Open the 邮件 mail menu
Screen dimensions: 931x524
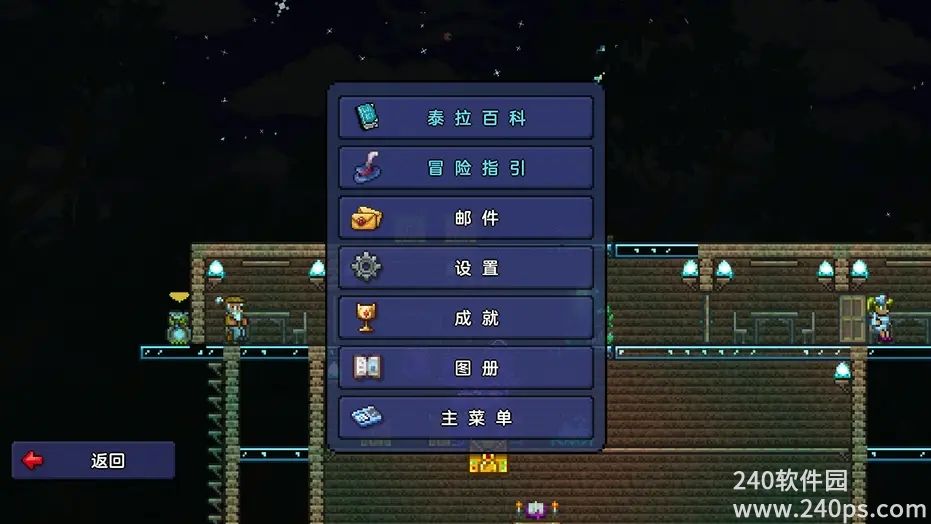coord(465,218)
